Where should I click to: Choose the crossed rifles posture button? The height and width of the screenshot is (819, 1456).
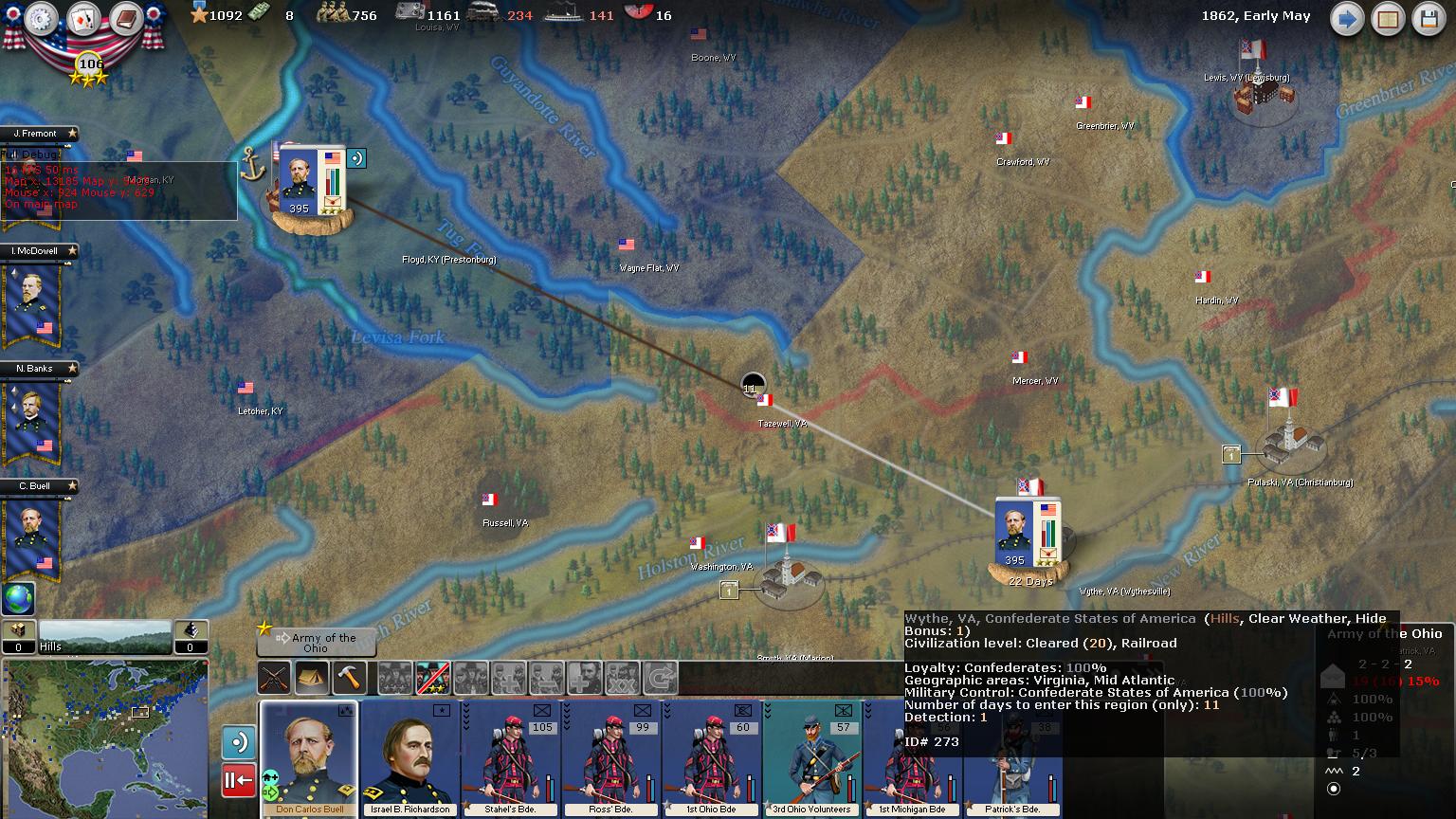(275, 678)
